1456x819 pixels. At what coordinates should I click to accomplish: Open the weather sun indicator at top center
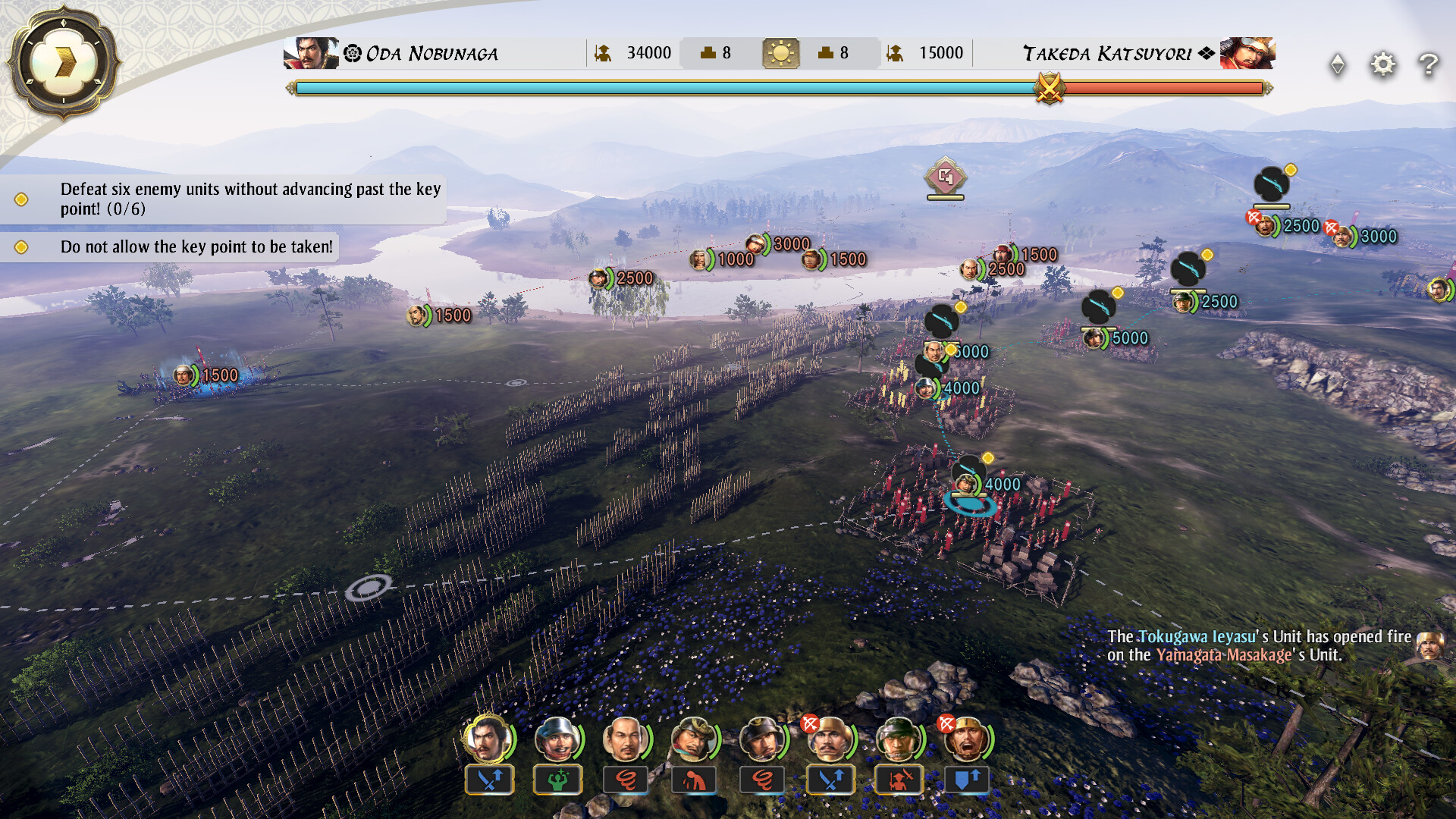pos(782,52)
